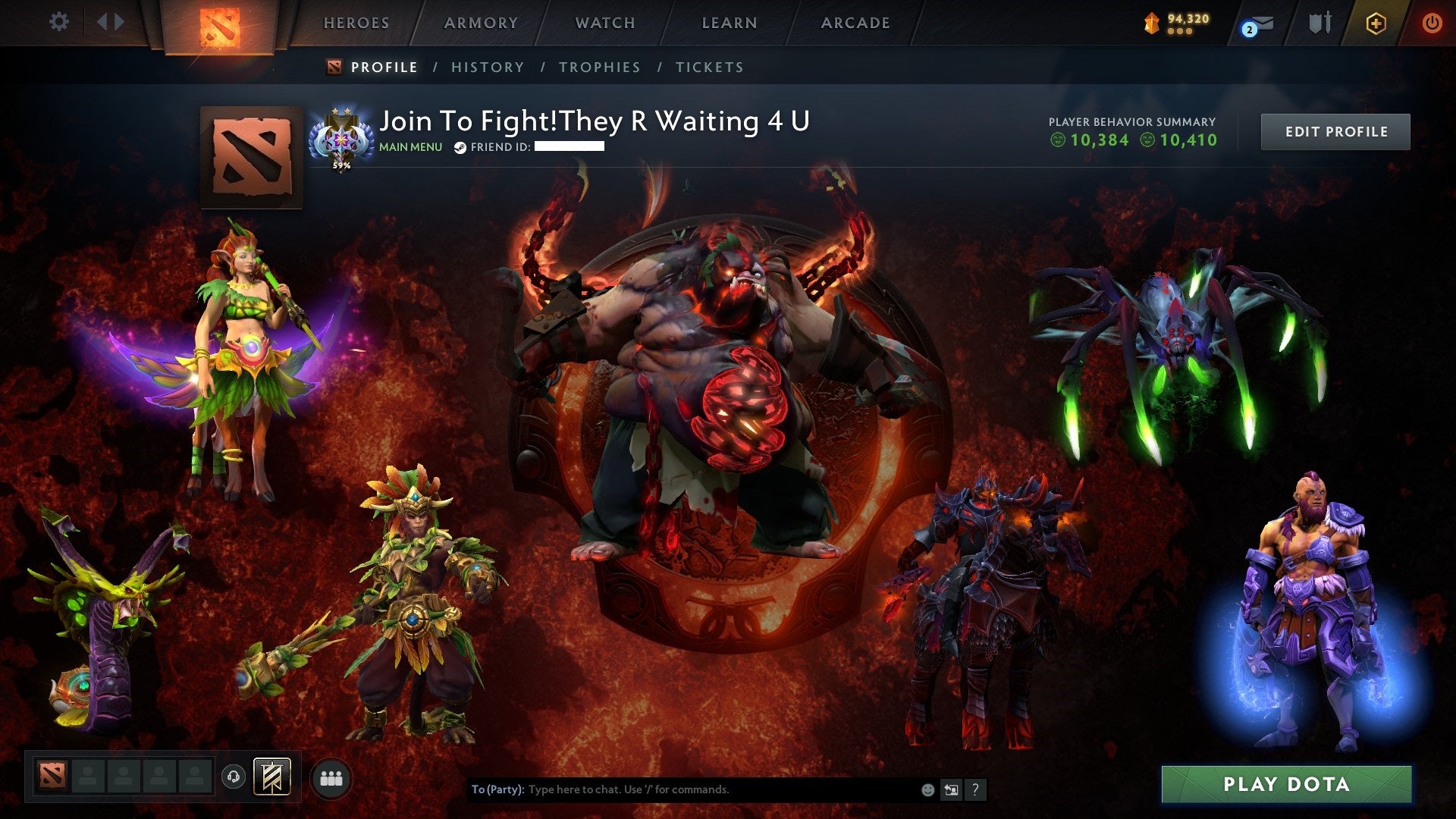Switch to the TROPHIES tab
Viewport: 1456px width, 819px height.
[x=600, y=67]
